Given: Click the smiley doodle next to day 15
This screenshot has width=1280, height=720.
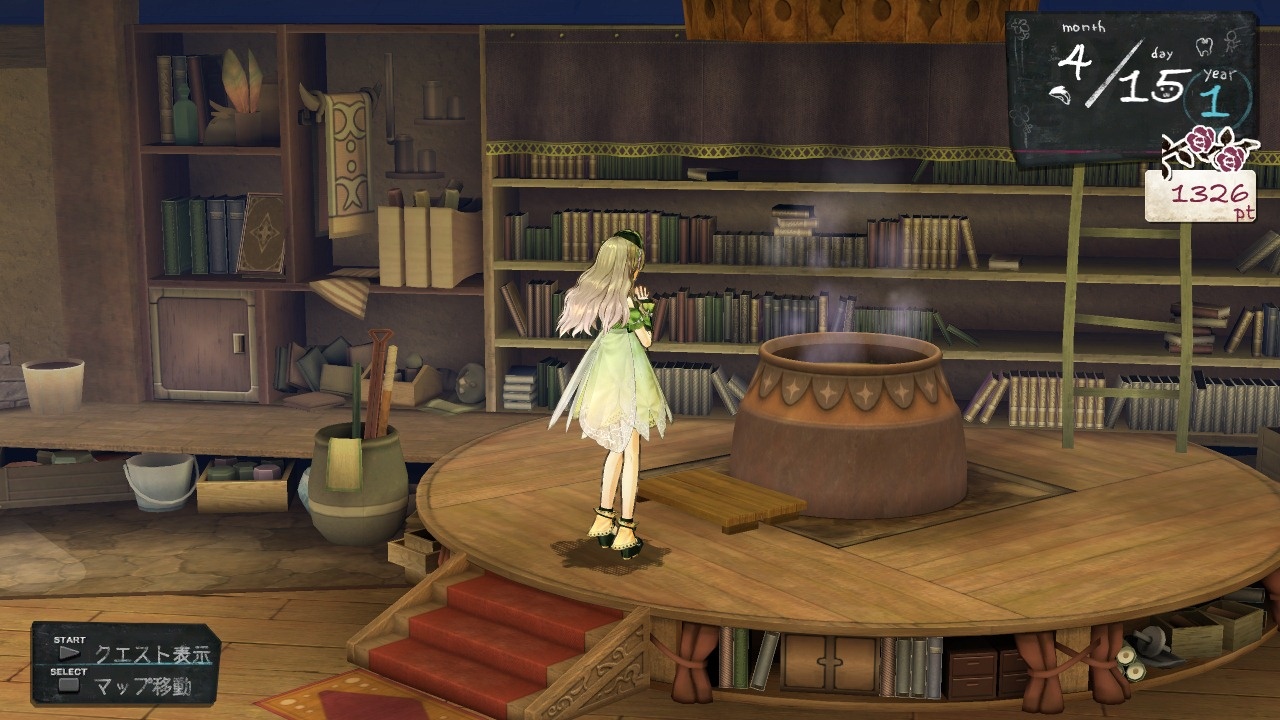Looking at the screenshot, I should coord(1165,92).
